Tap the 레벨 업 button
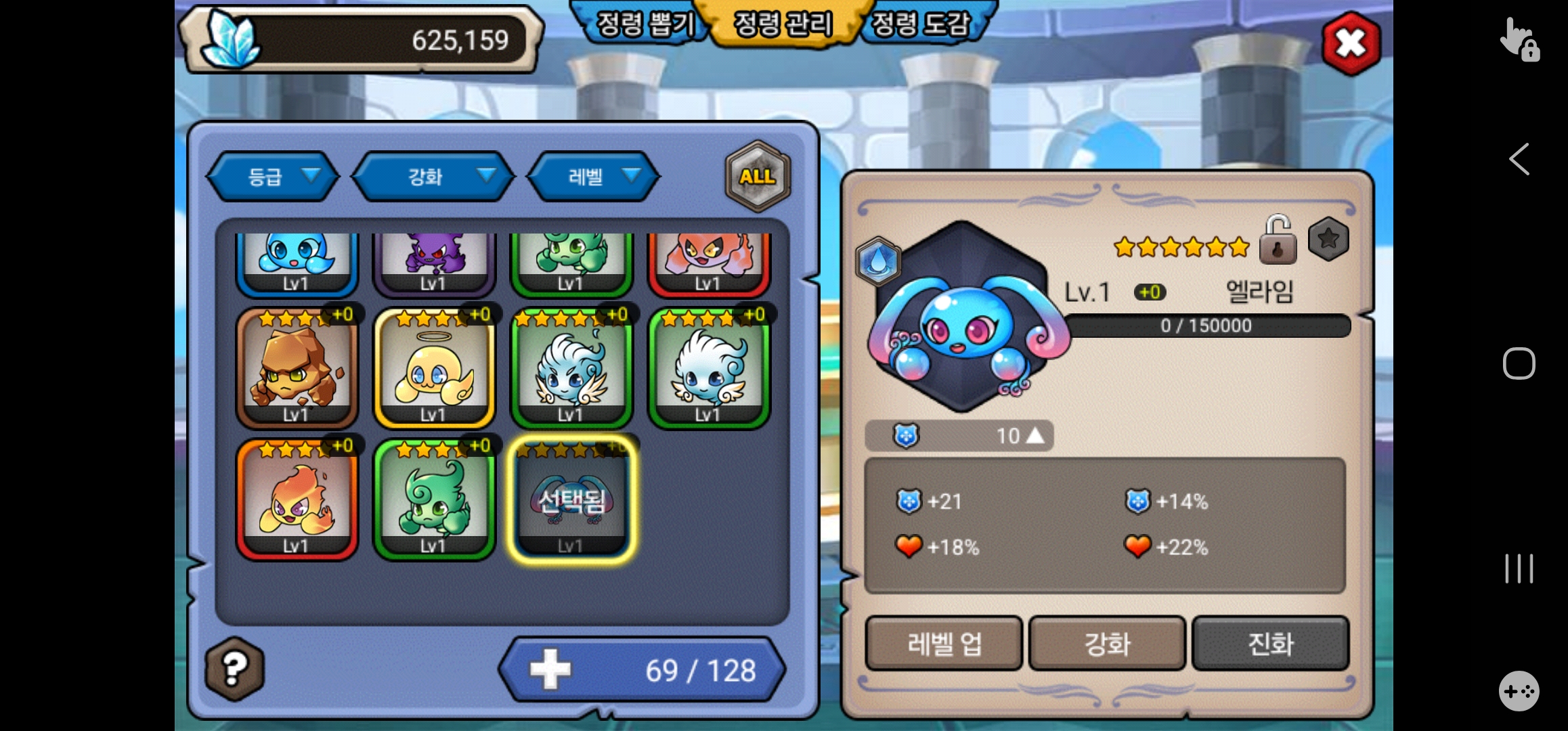Viewport: 1568px width, 731px height. click(x=944, y=643)
